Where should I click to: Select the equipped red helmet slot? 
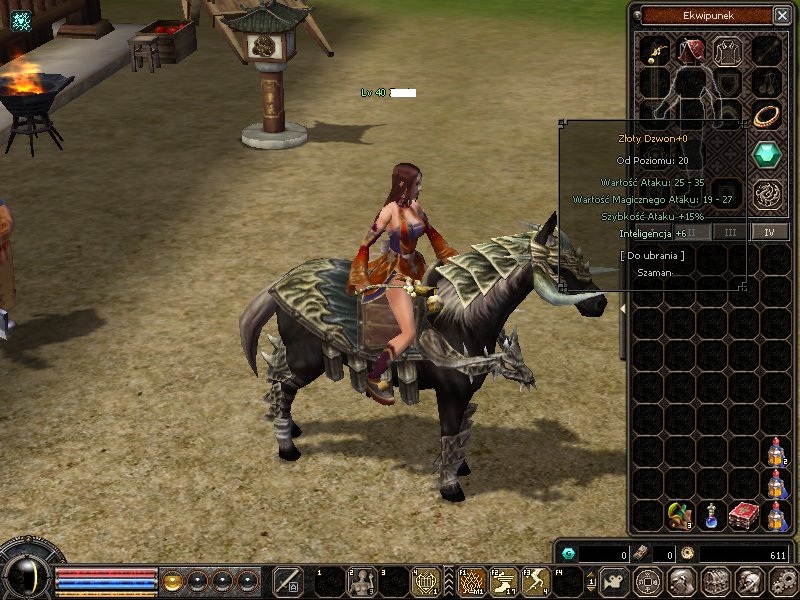(690, 49)
